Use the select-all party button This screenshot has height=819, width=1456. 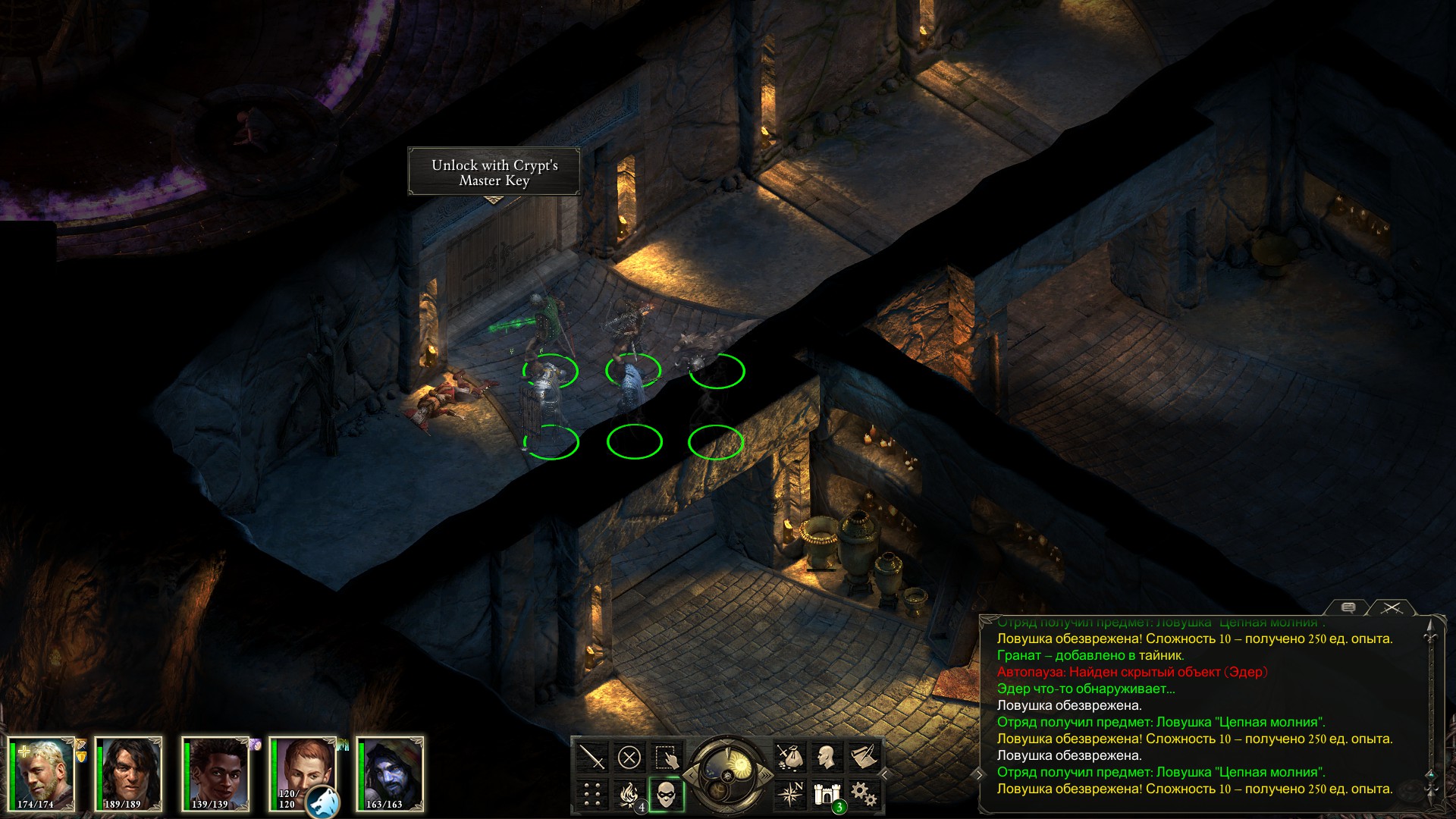[667, 757]
